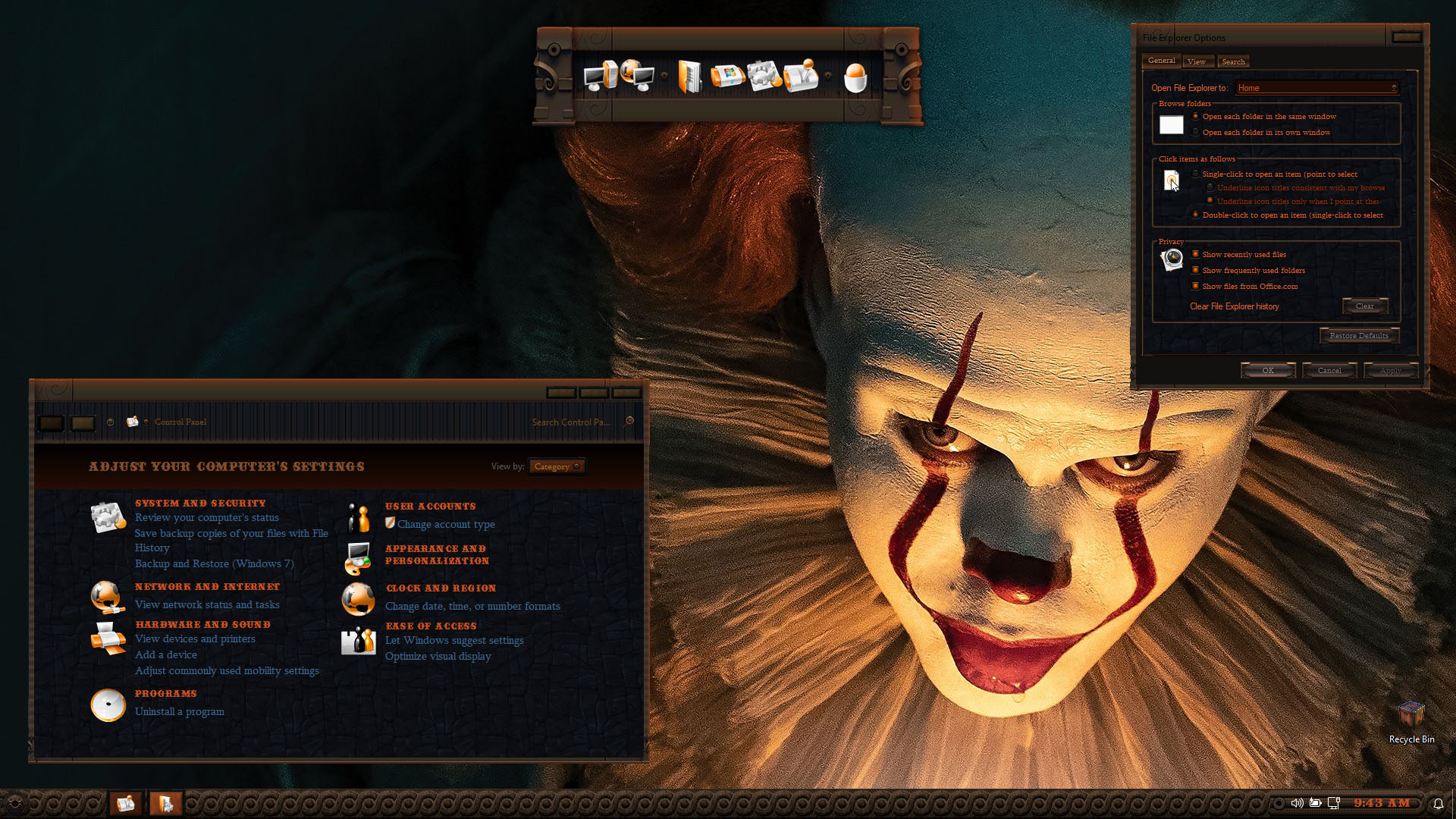Image resolution: width=1456 pixels, height=819 pixels.
Task: Open the System and Security category
Action: [200, 504]
